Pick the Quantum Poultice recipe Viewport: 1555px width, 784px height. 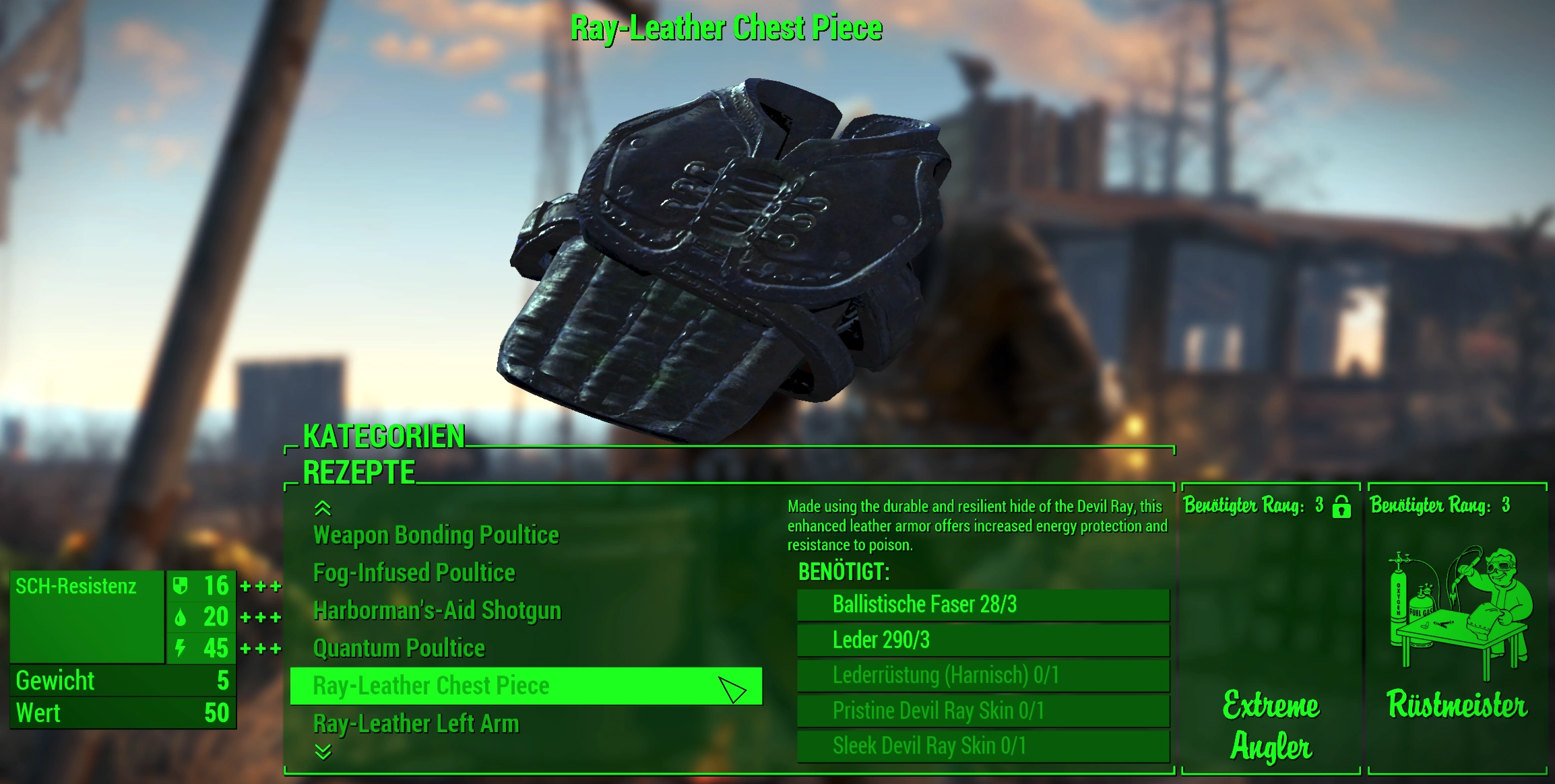[x=399, y=649]
